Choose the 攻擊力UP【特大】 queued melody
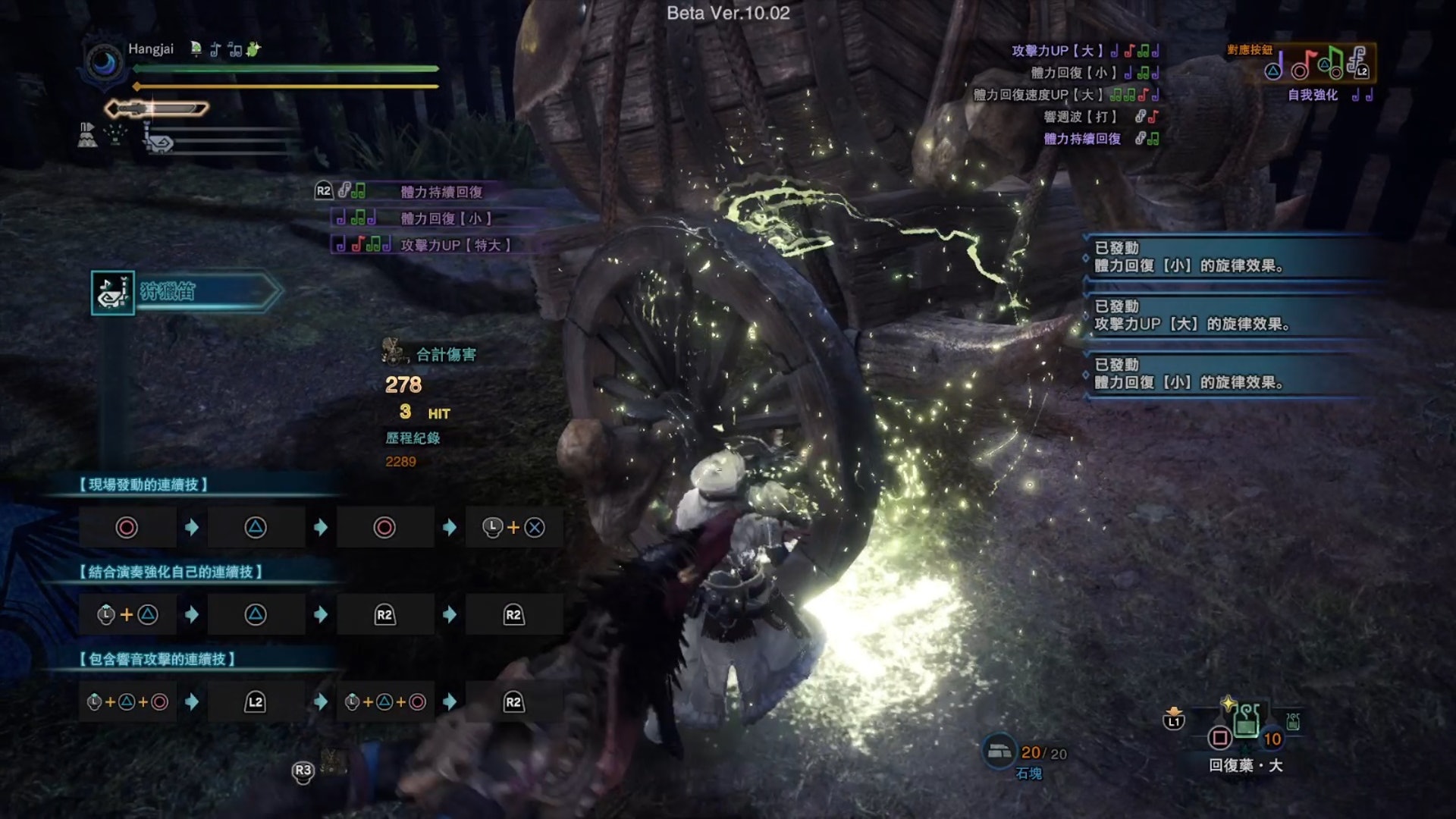Viewport: 1456px width, 819px height. tap(455, 245)
